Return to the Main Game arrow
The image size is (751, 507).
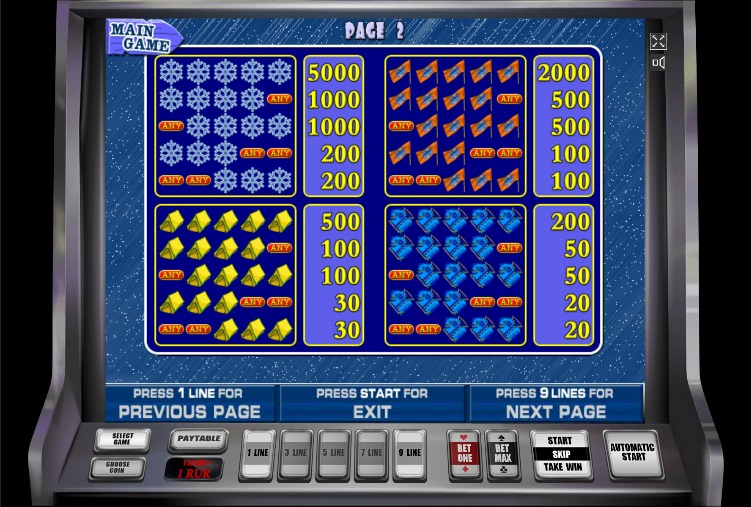click(141, 35)
